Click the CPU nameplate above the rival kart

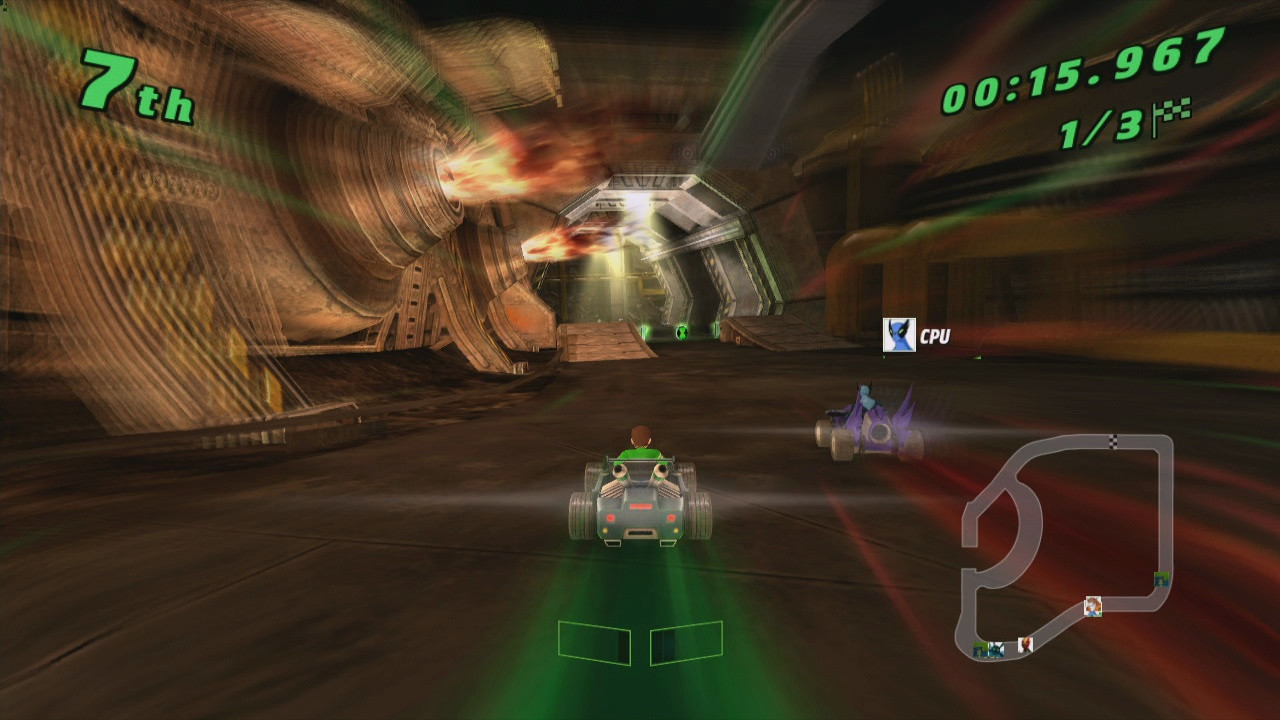pos(934,337)
